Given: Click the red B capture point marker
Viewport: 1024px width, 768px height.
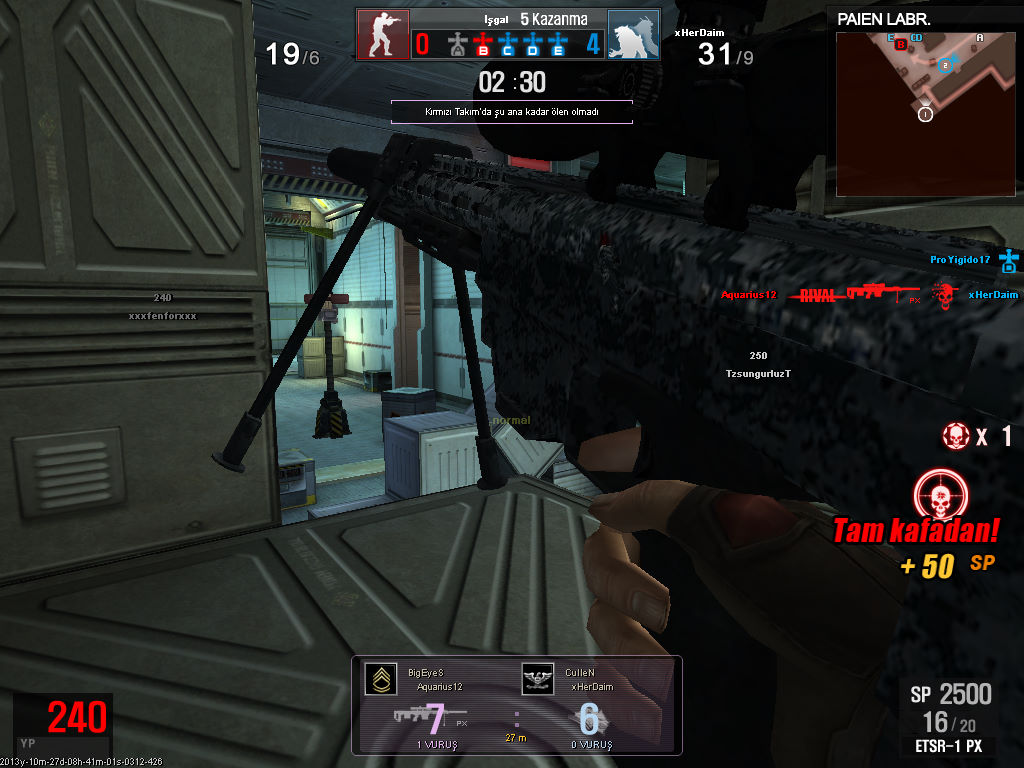Looking at the screenshot, I should [x=484, y=44].
